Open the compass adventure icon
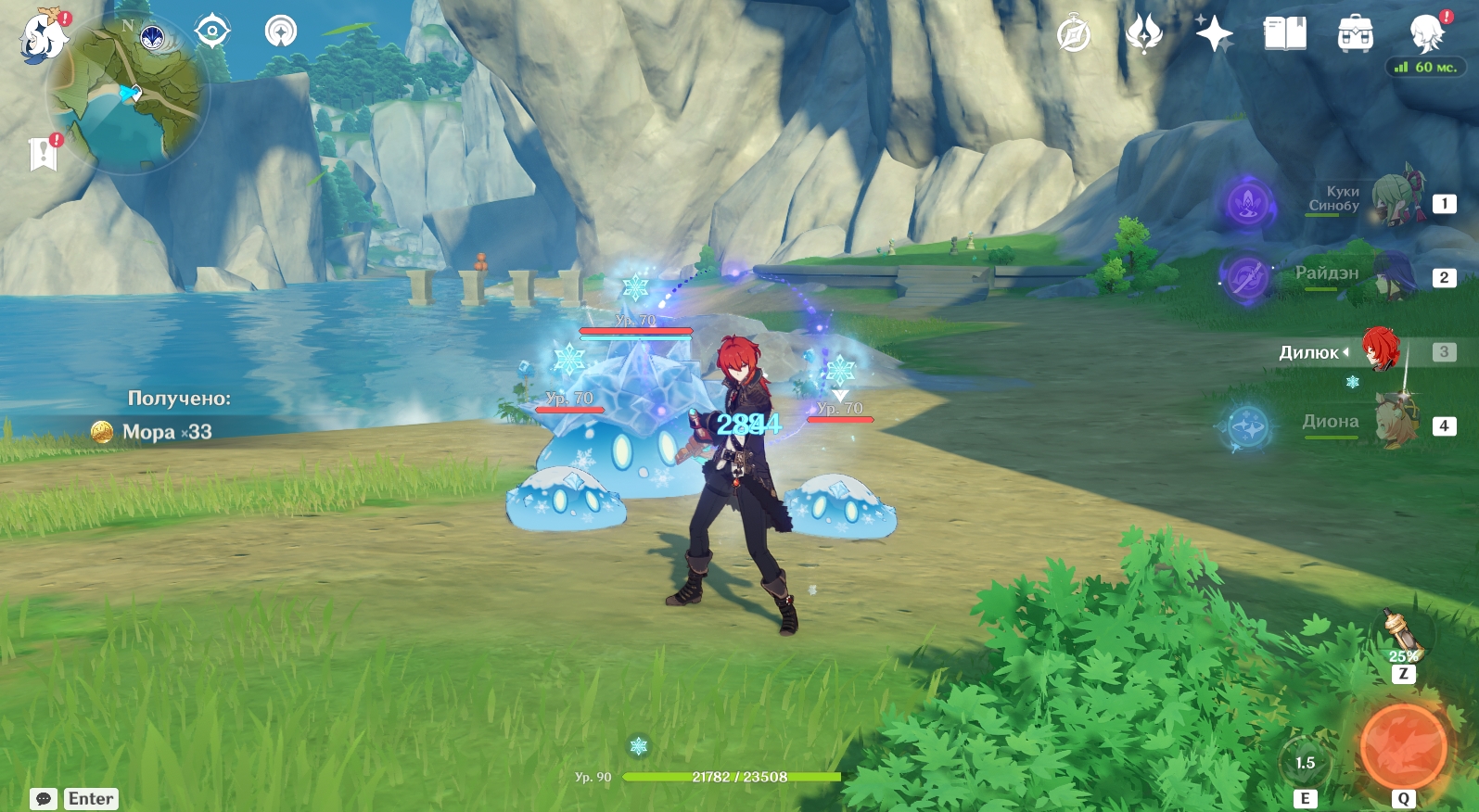Screen dimensions: 1479x812 [1074, 35]
